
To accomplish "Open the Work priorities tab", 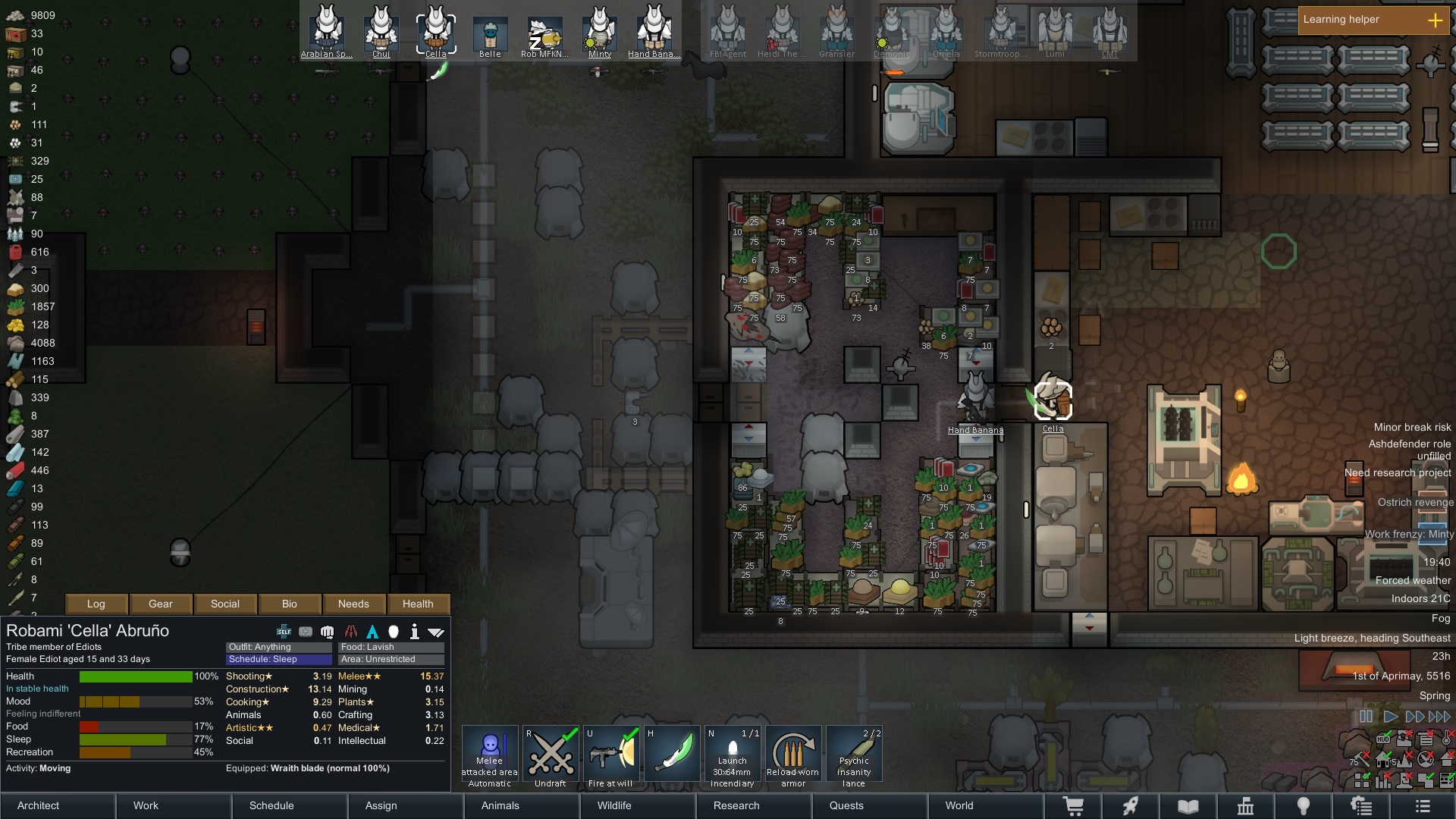I will click(174, 805).
